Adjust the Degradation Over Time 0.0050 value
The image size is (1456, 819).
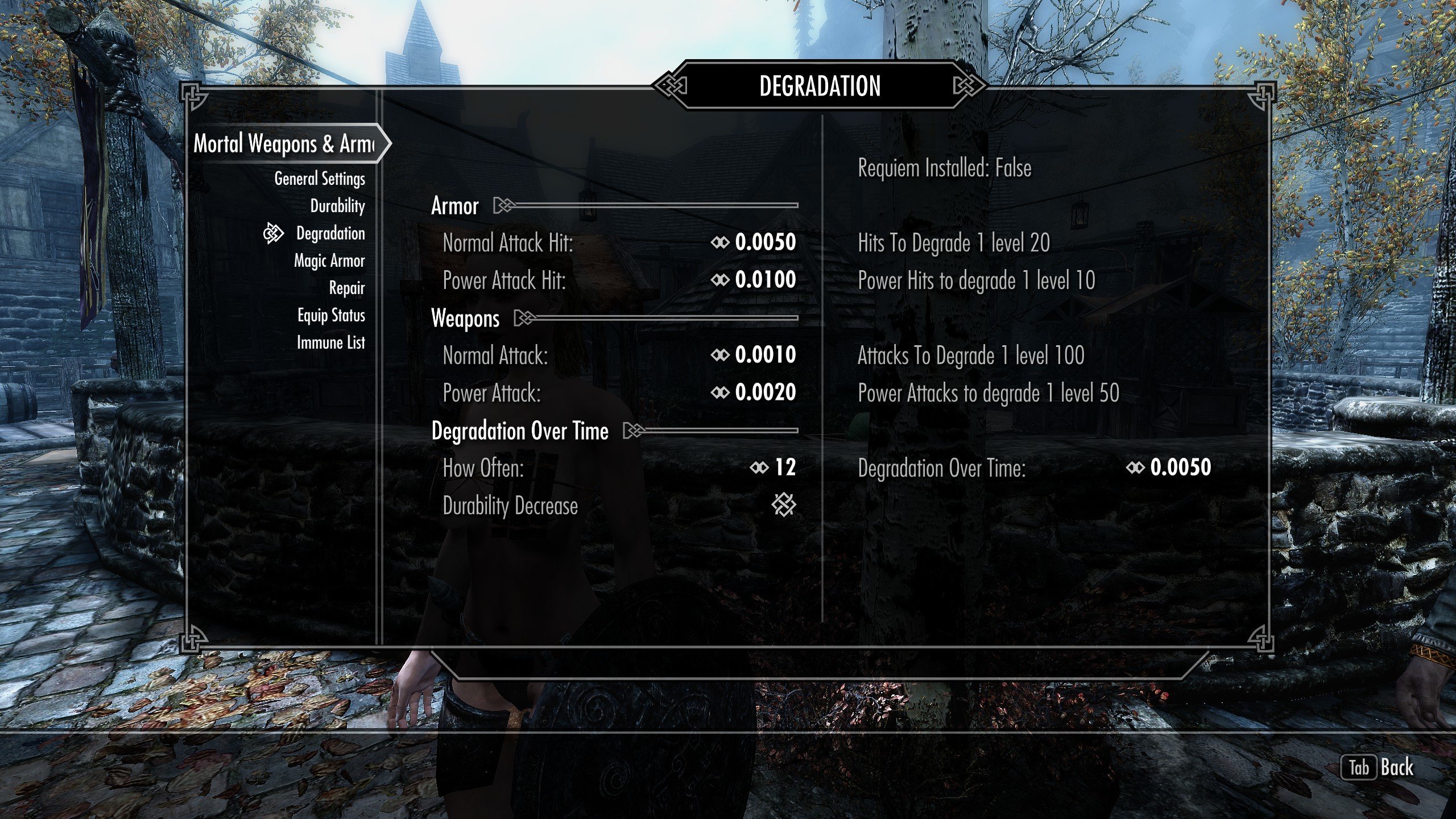pos(1180,468)
